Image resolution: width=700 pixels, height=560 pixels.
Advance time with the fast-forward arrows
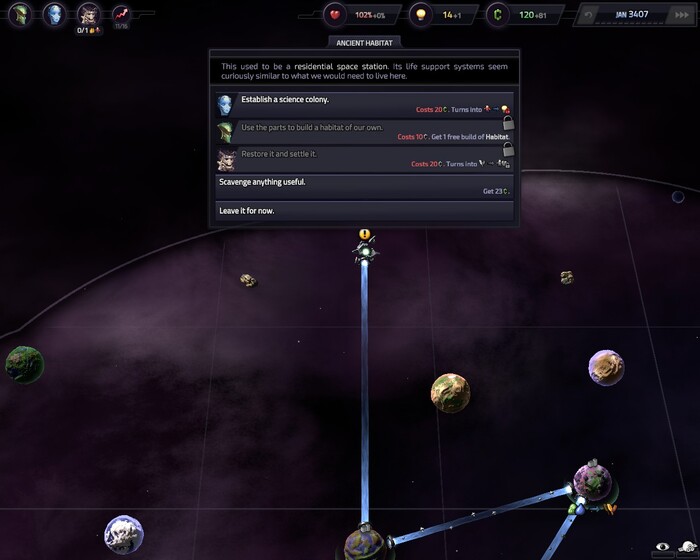[681, 15]
